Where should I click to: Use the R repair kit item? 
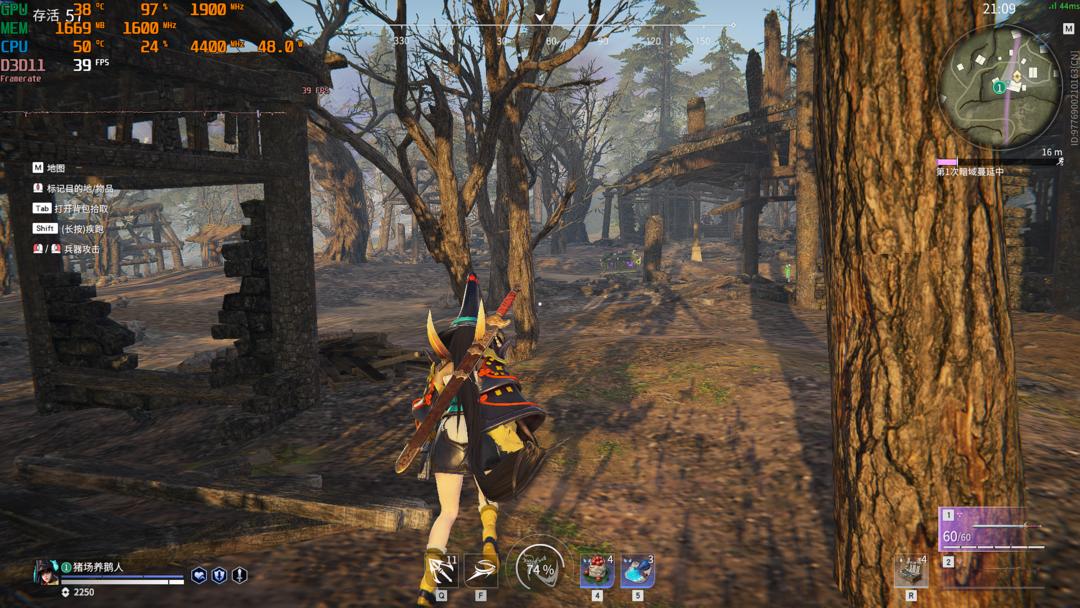pyautogui.click(x=911, y=571)
